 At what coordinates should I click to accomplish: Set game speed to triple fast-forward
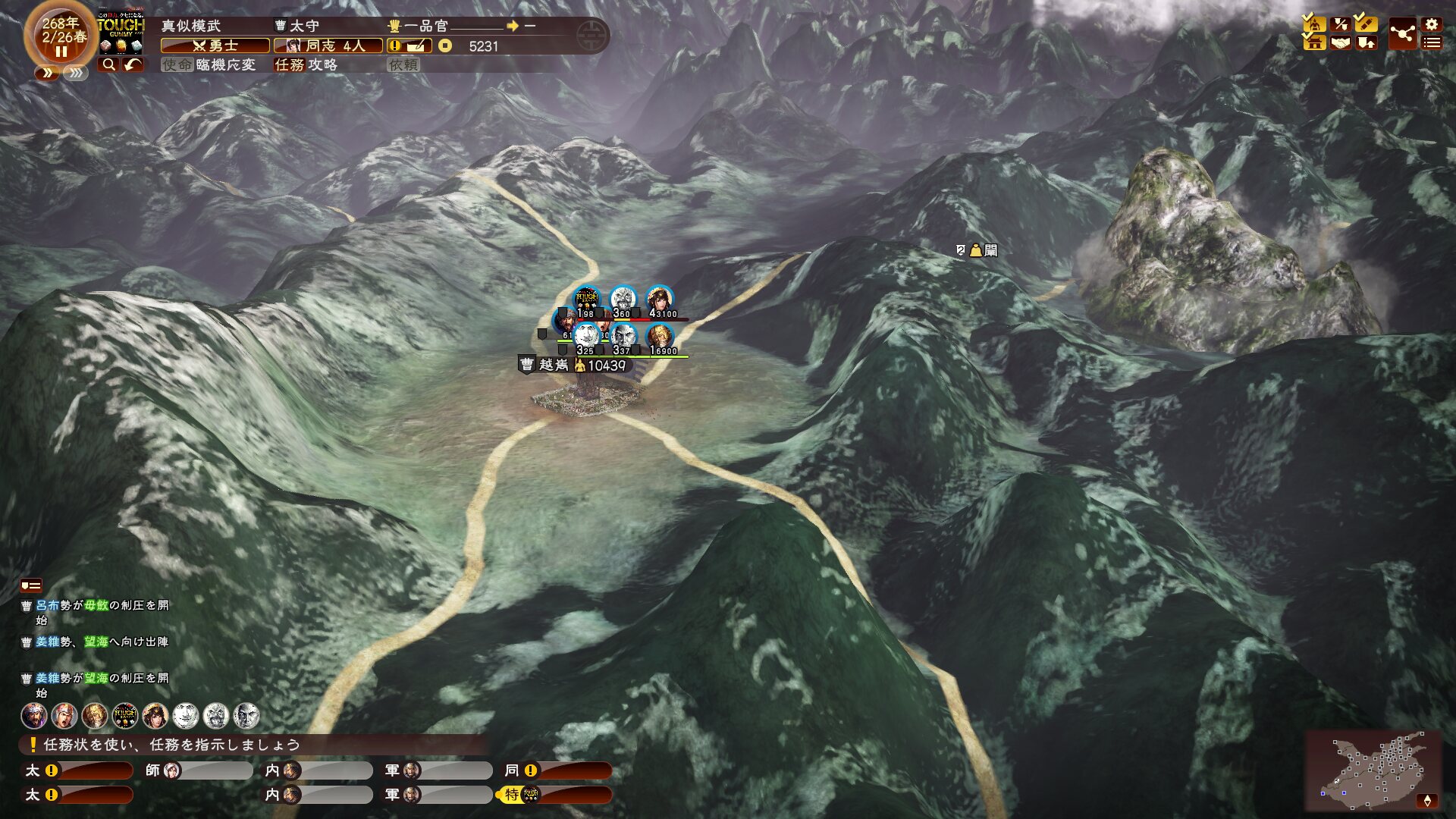coord(75,73)
